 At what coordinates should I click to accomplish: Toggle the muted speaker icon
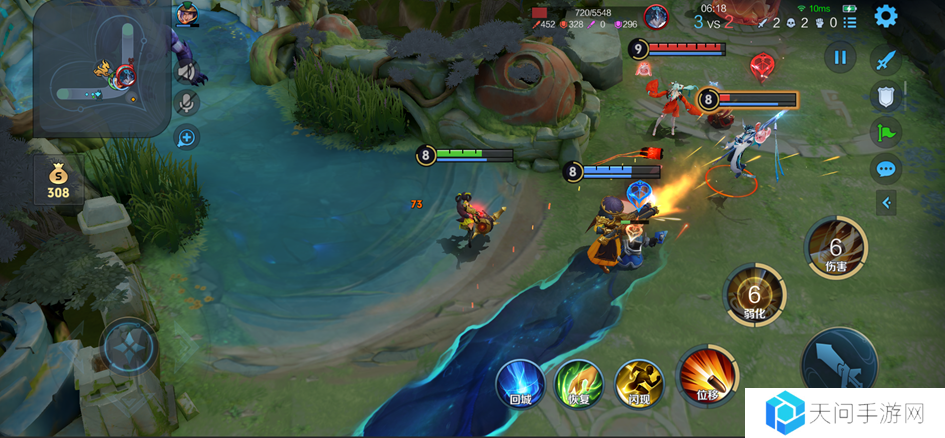pyautogui.click(x=187, y=72)
